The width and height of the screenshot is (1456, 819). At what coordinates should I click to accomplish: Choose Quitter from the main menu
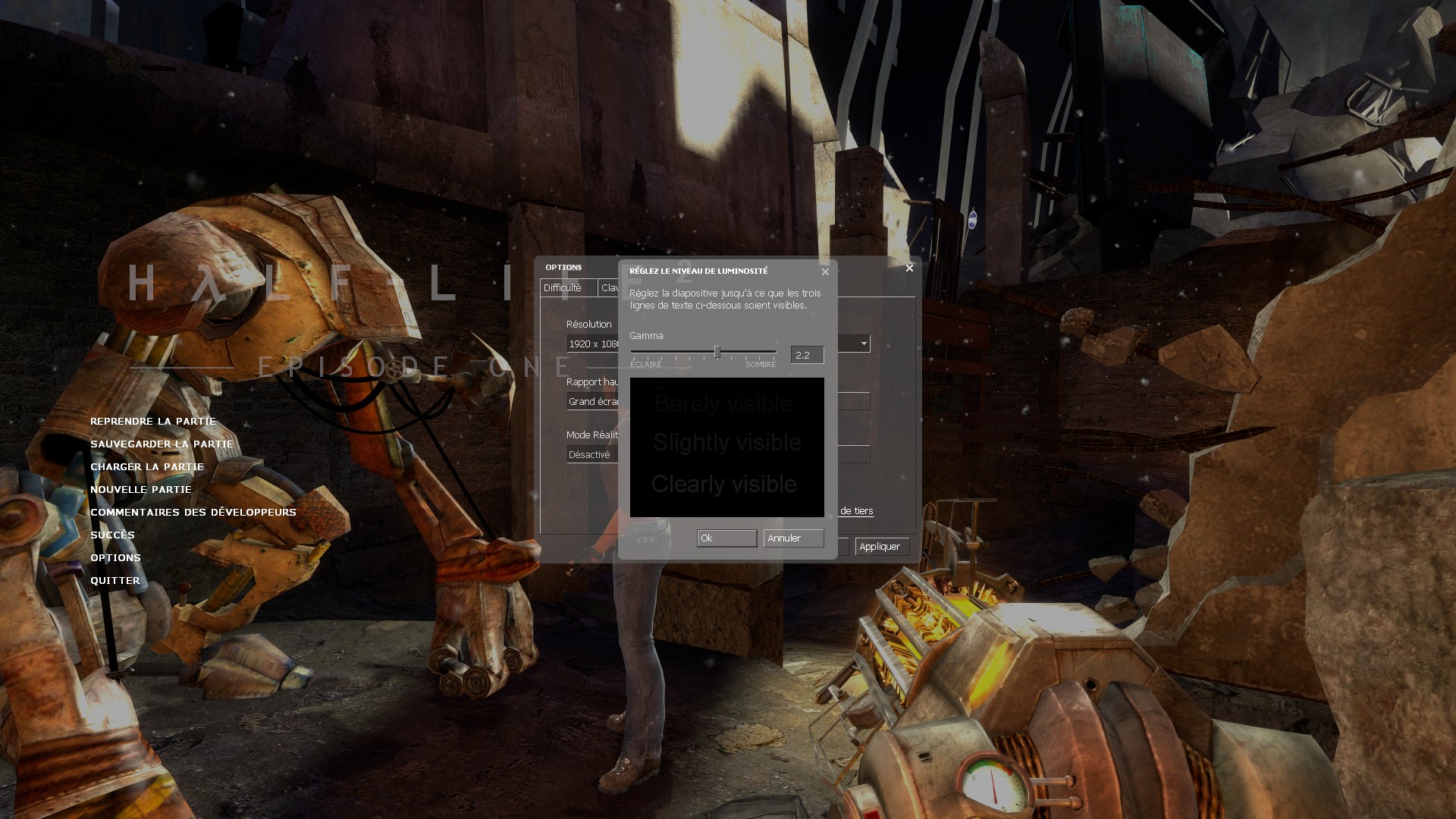[115, 580]
